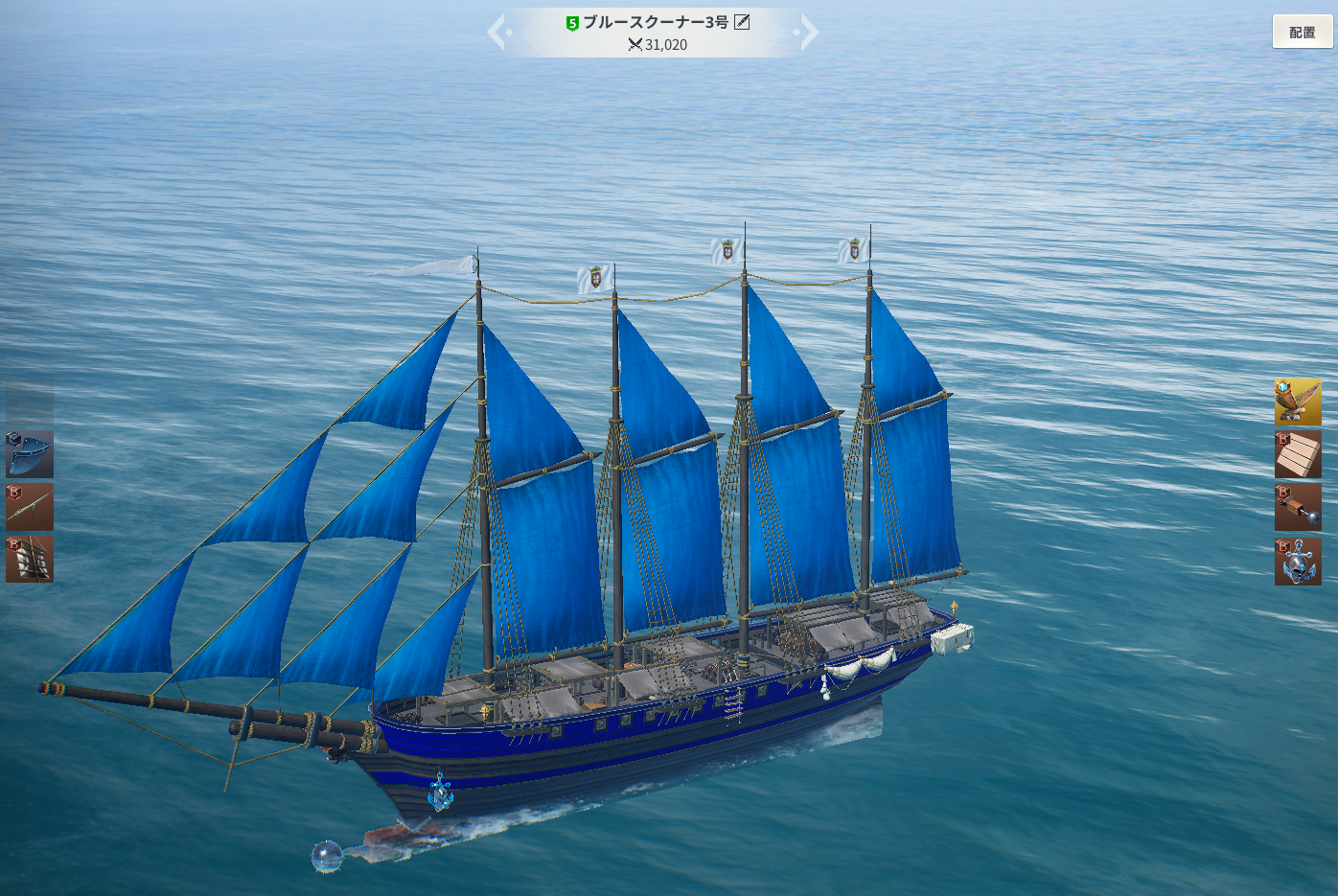Select the gold winged figurehead slot

coord(1298,402)
